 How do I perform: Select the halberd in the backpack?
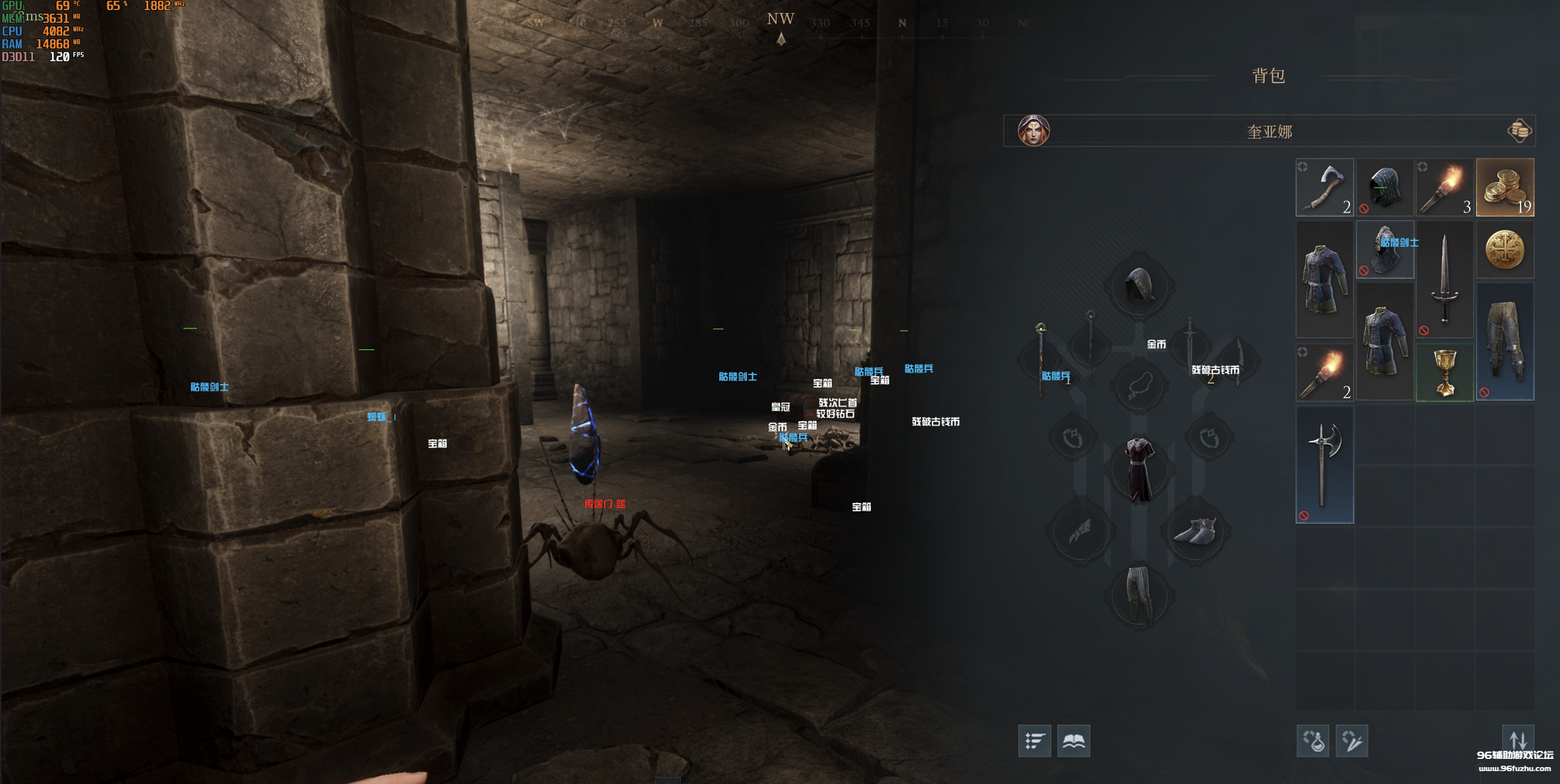pyautogui.click(x=1324, y=464)
